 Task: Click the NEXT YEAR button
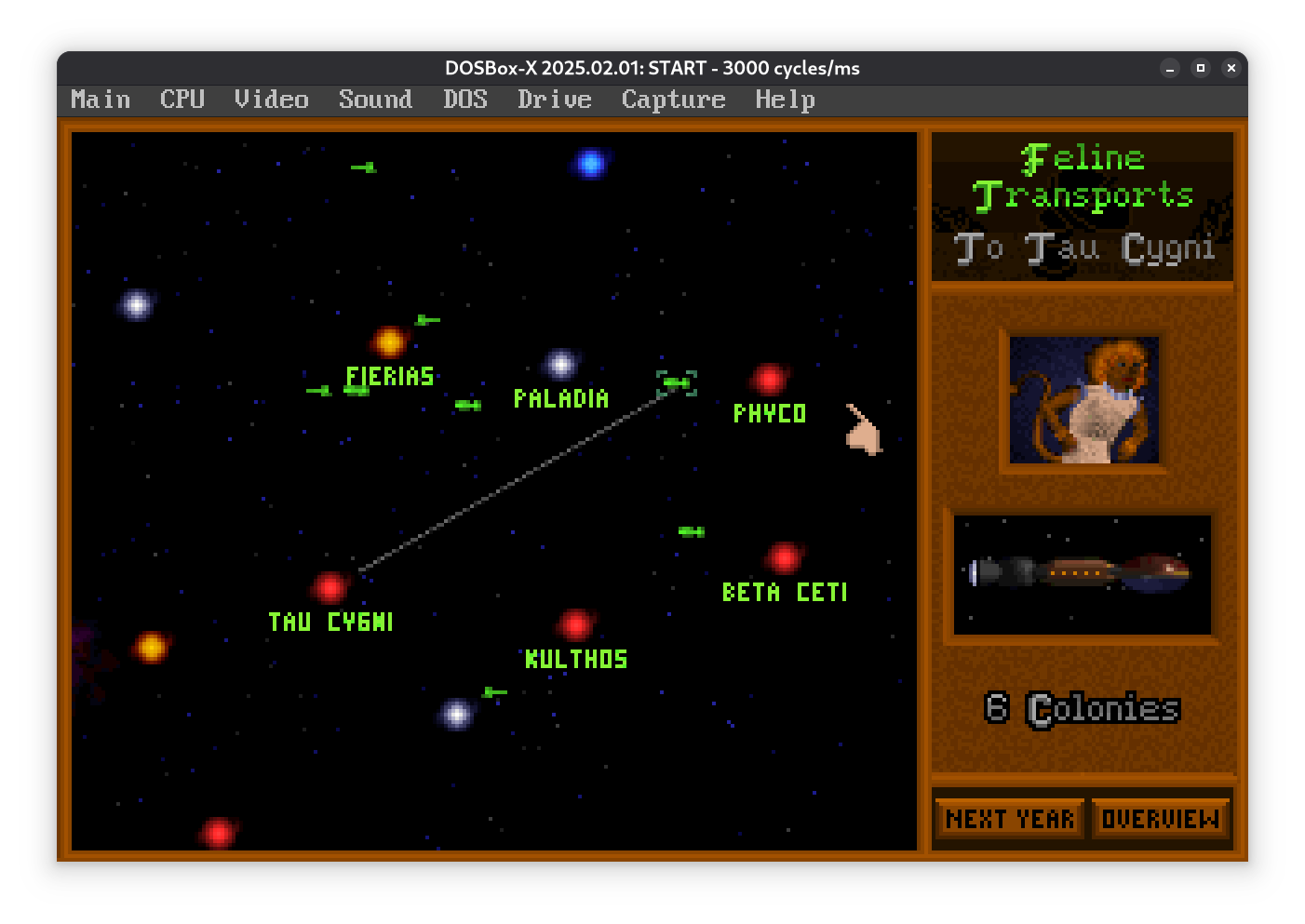click(x=1010, y=819)
